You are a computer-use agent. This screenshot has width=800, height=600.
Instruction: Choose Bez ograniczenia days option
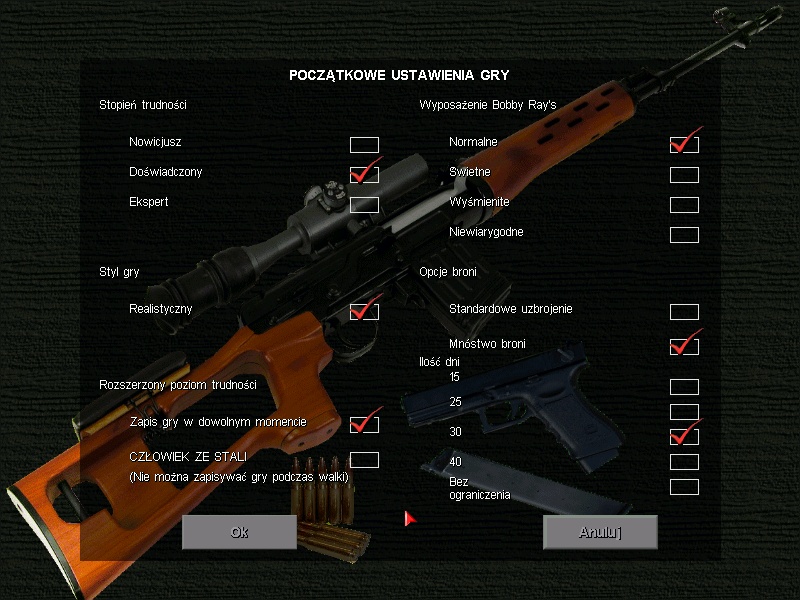pyautogui.click(x=684, y=487)
